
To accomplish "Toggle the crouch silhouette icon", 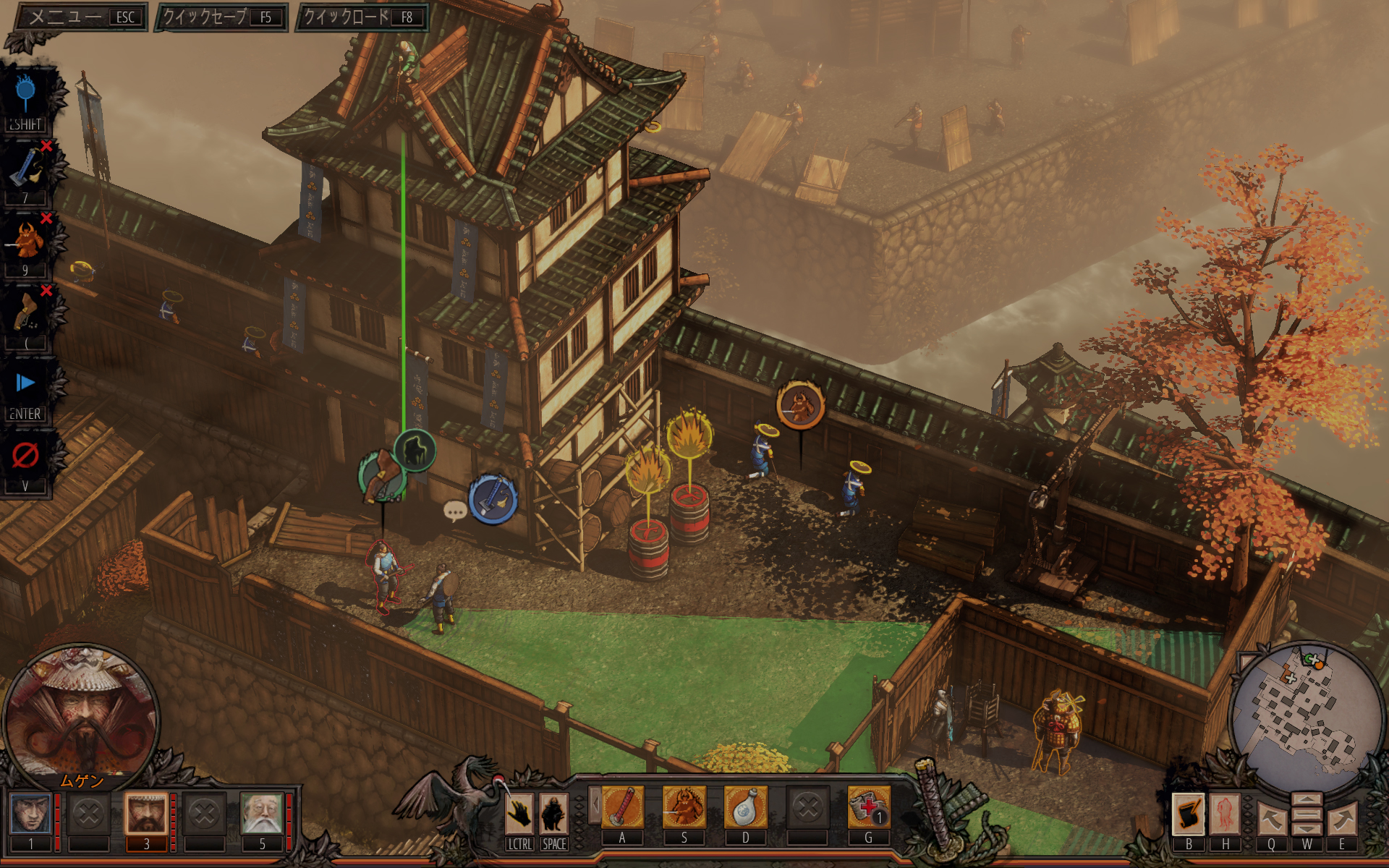I will (554, 814).
